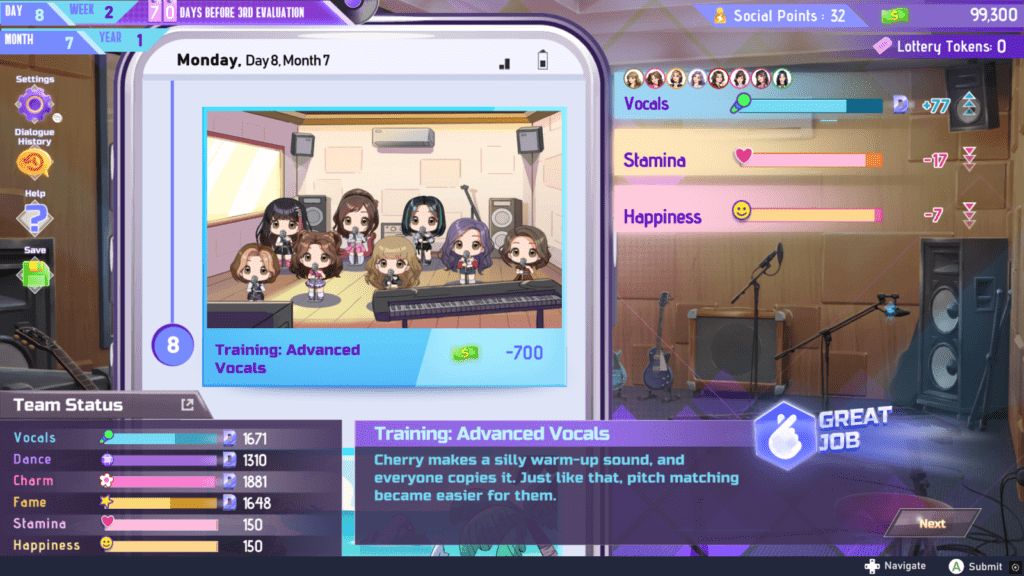The height and width of the screenshot is (576, 1024).
Task: Expand the Team Status panel
Action: (x=187, y=405)
